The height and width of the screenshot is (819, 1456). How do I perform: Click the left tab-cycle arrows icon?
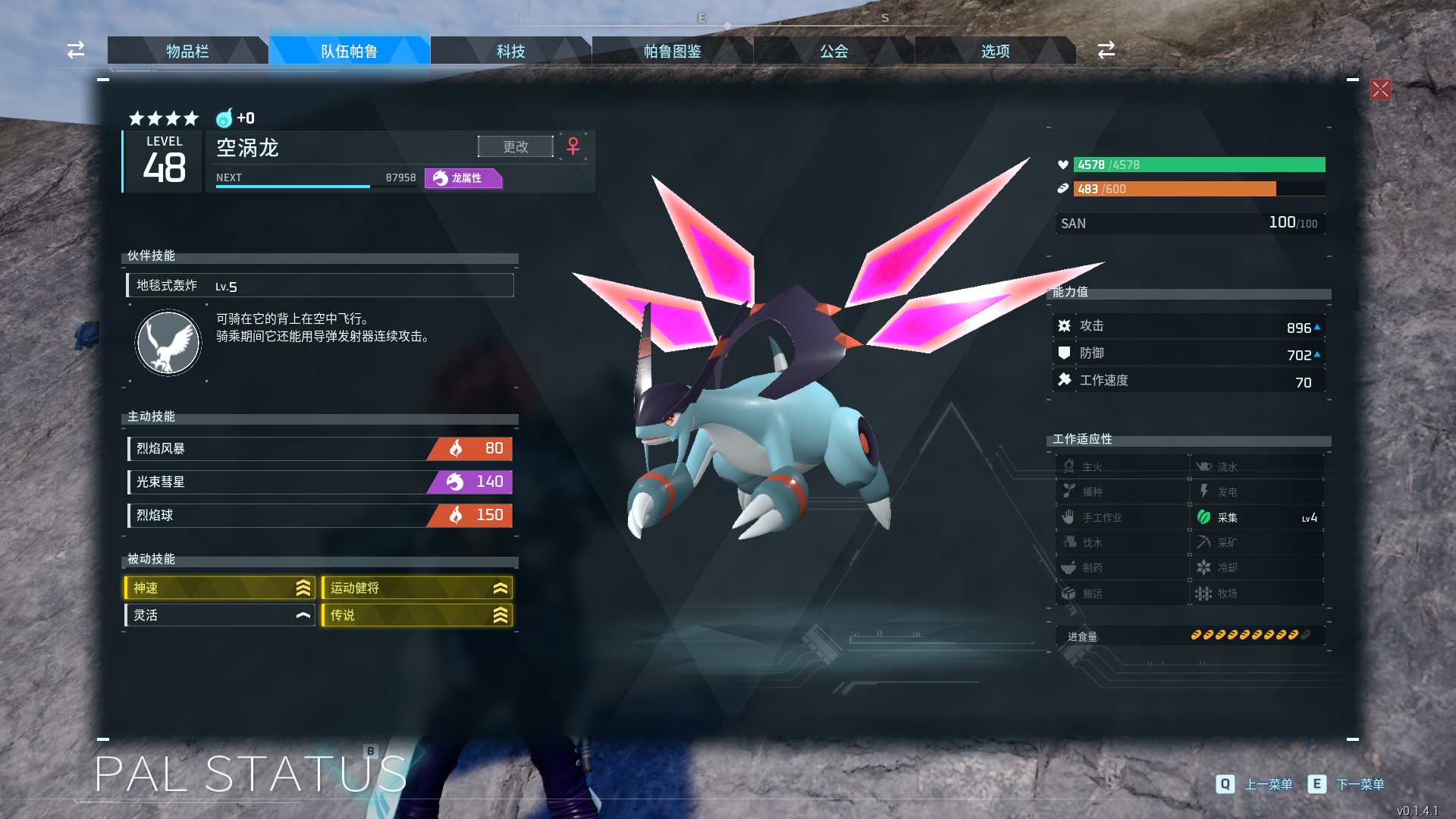pos(76,50)
